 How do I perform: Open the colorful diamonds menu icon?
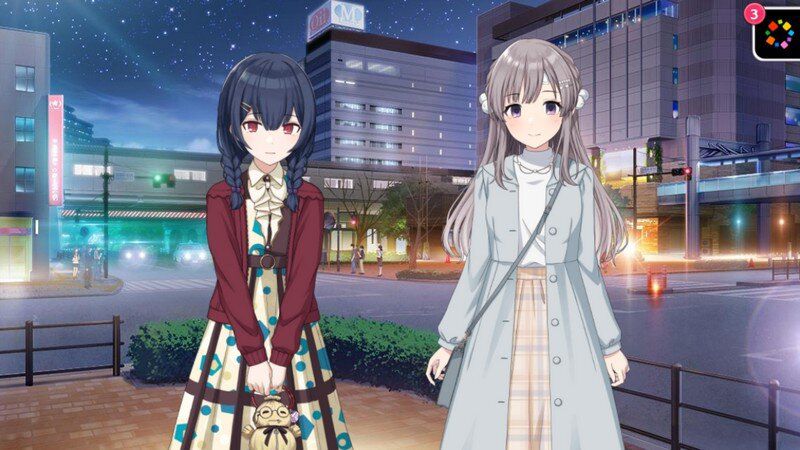point(778,35)
